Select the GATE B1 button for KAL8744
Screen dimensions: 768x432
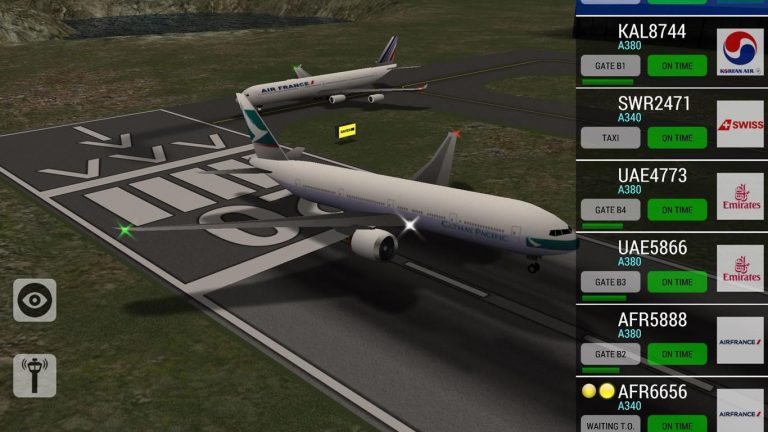pos(611,66)
